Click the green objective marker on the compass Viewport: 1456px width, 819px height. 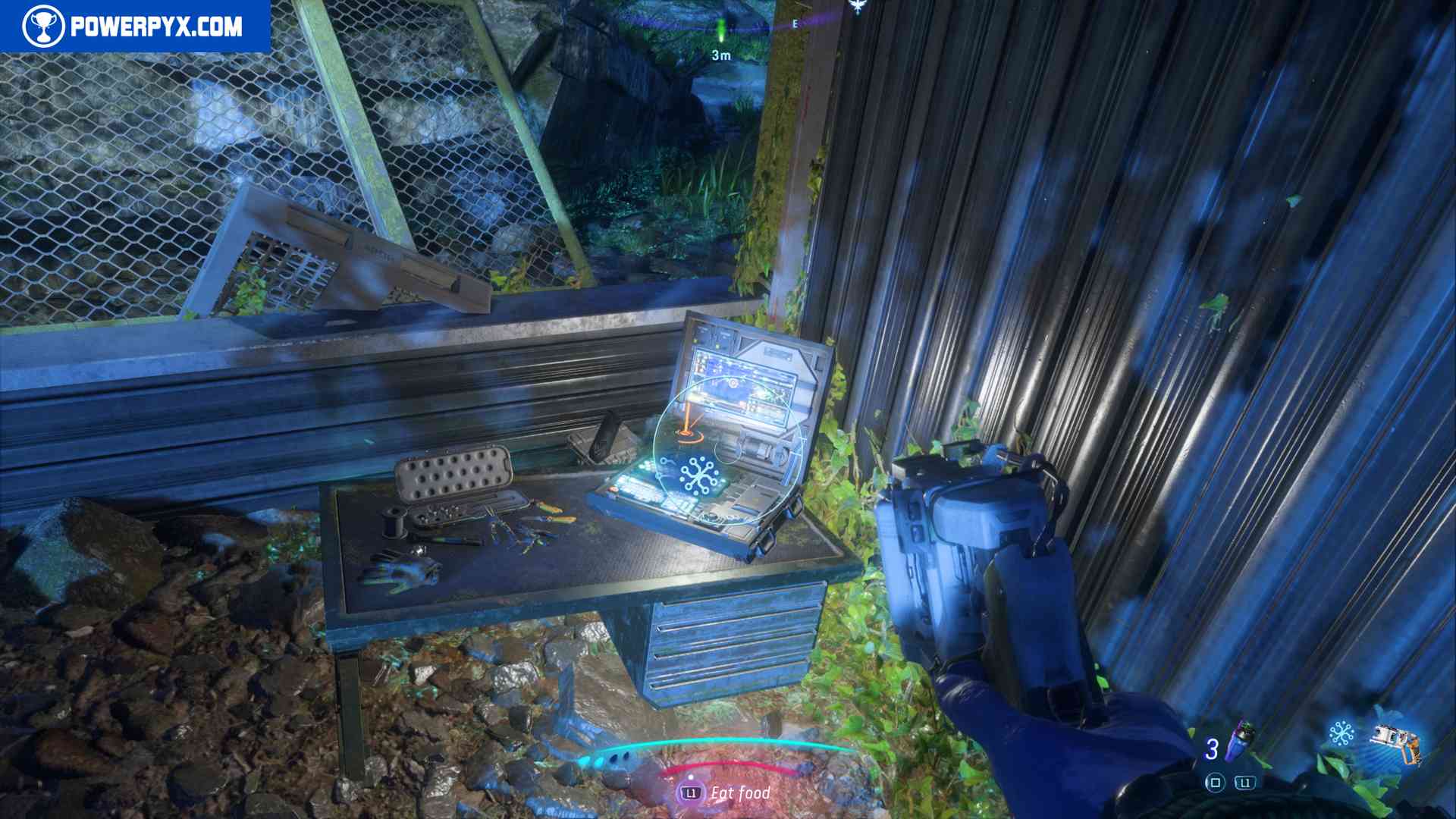[x=720, y=30]
